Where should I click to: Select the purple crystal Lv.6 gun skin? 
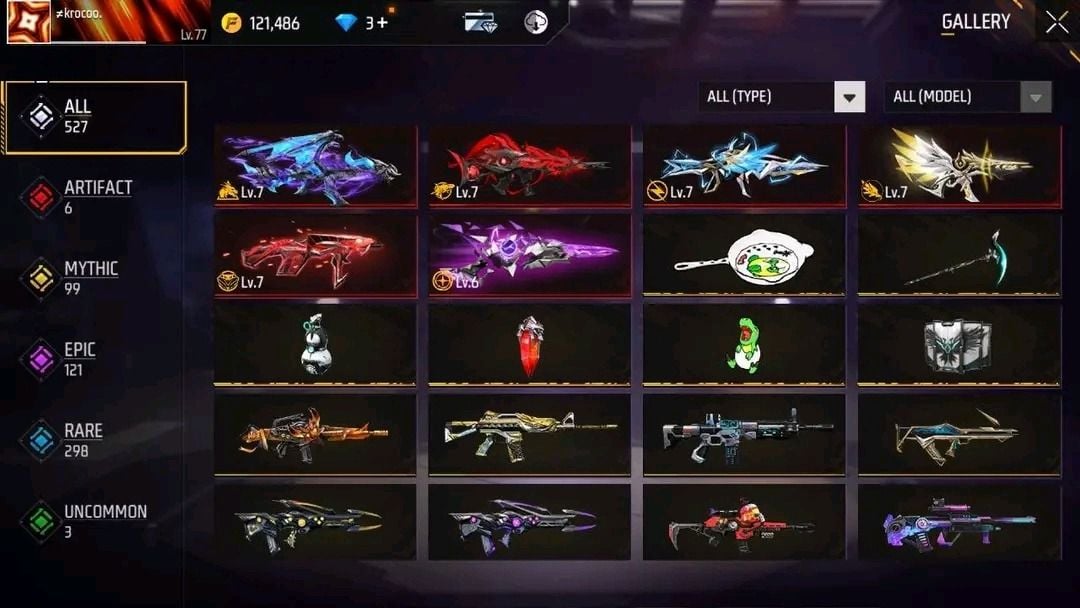click(530, 255)
